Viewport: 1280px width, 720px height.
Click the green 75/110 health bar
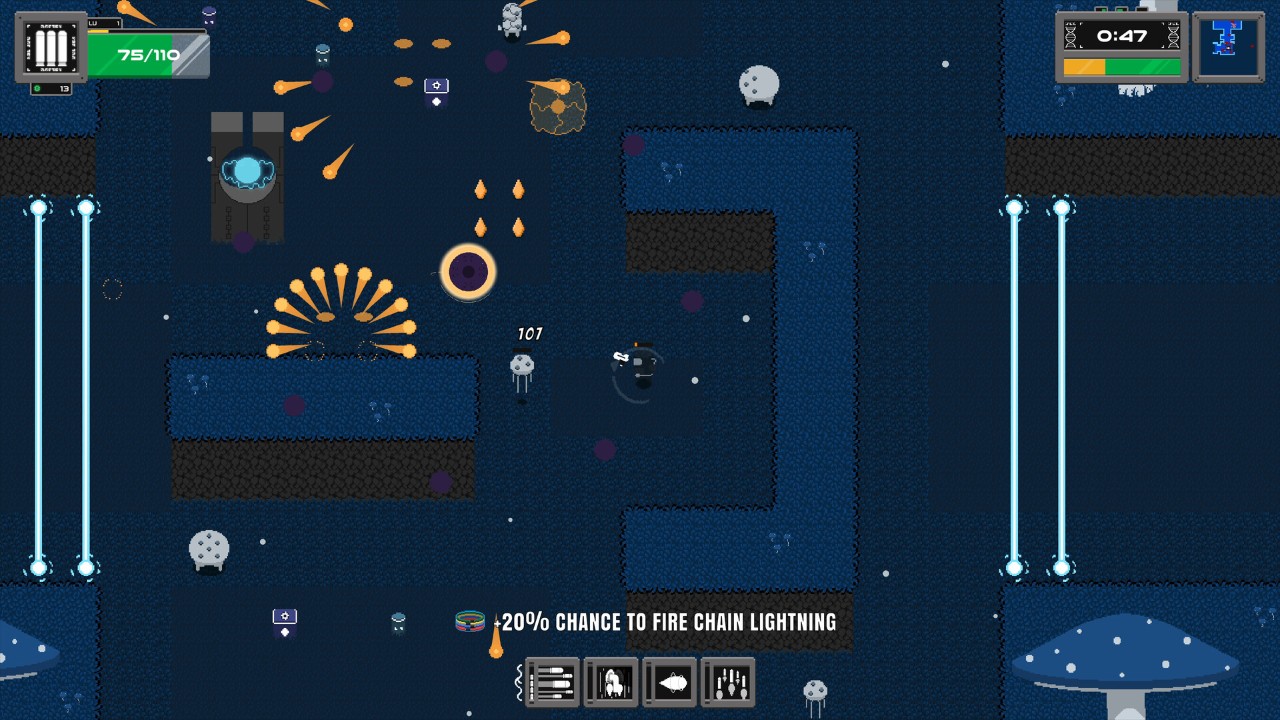148,53
